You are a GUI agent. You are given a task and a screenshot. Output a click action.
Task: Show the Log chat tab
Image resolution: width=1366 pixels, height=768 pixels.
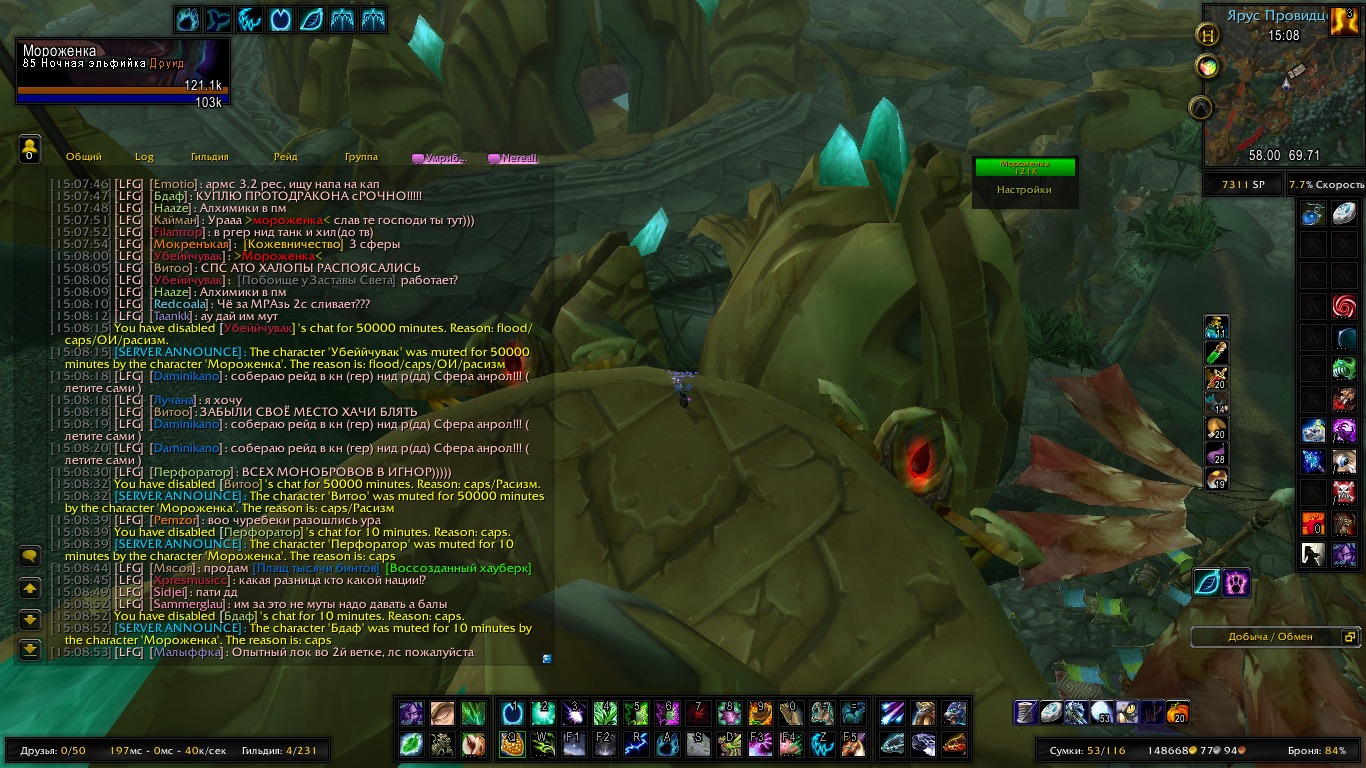click(x=145, y=157)
